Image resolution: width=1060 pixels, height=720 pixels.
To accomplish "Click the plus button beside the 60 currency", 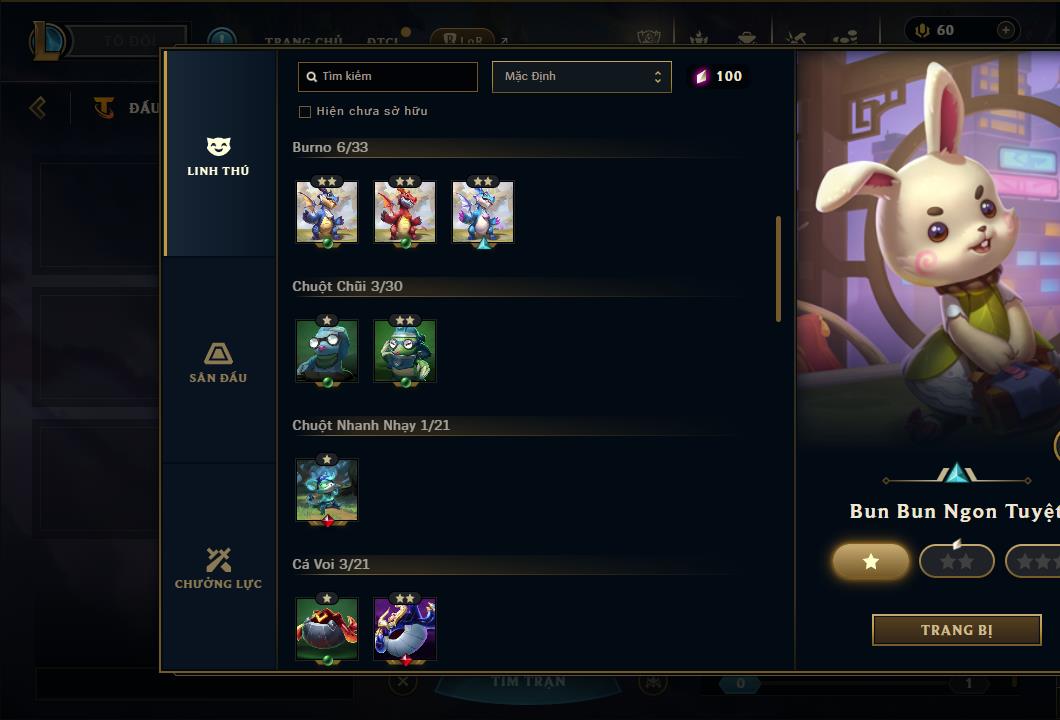I will [x=1005, y=30].
